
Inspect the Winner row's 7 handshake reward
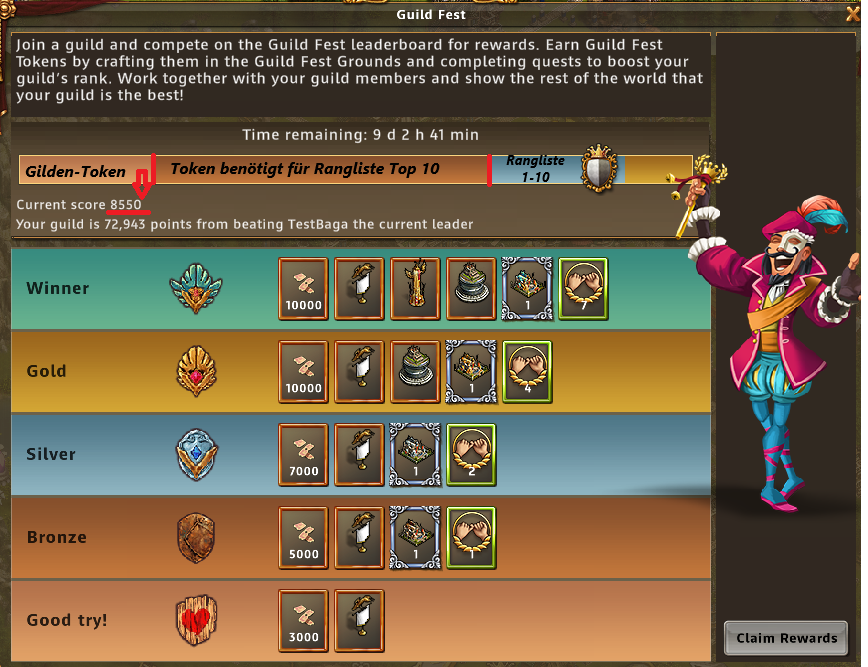point(583,288)
